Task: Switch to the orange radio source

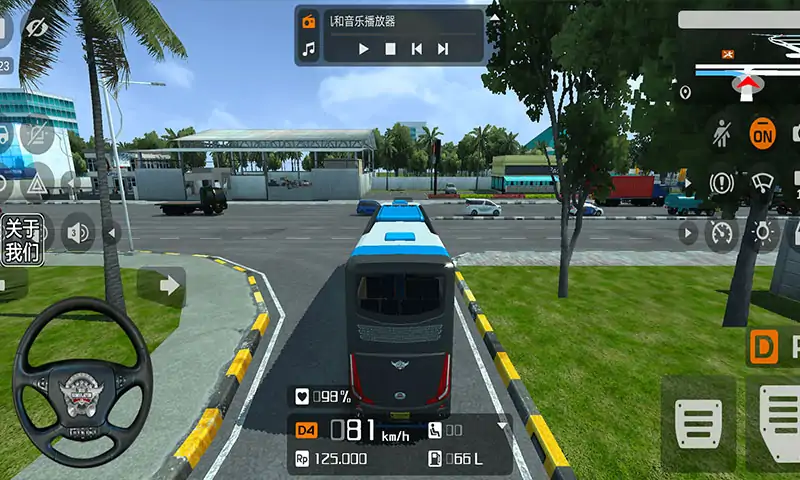Action: coord(309,21)
